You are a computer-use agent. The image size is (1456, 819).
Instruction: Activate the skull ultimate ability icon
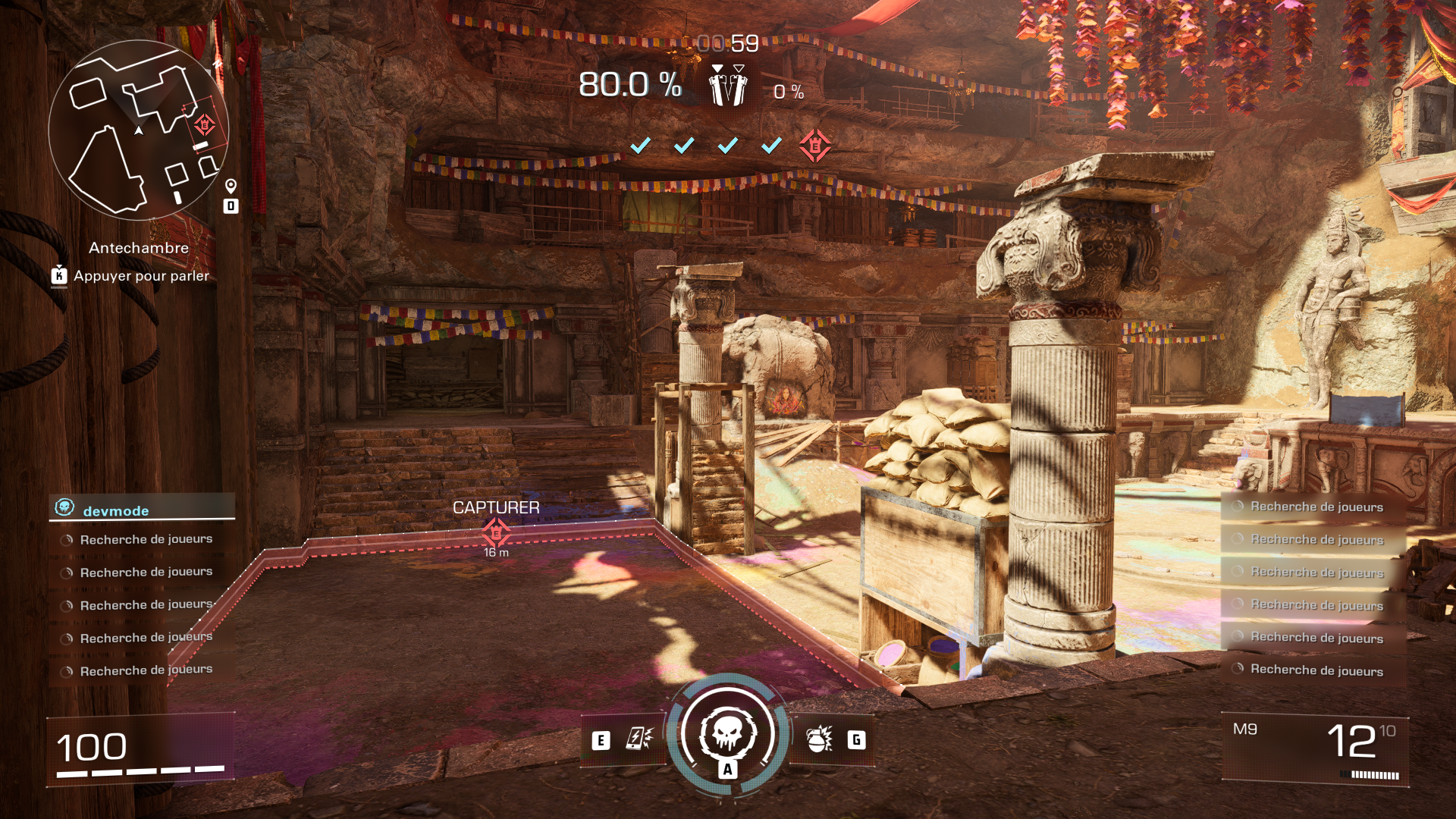pyautogui.click(x=727, y=734)
